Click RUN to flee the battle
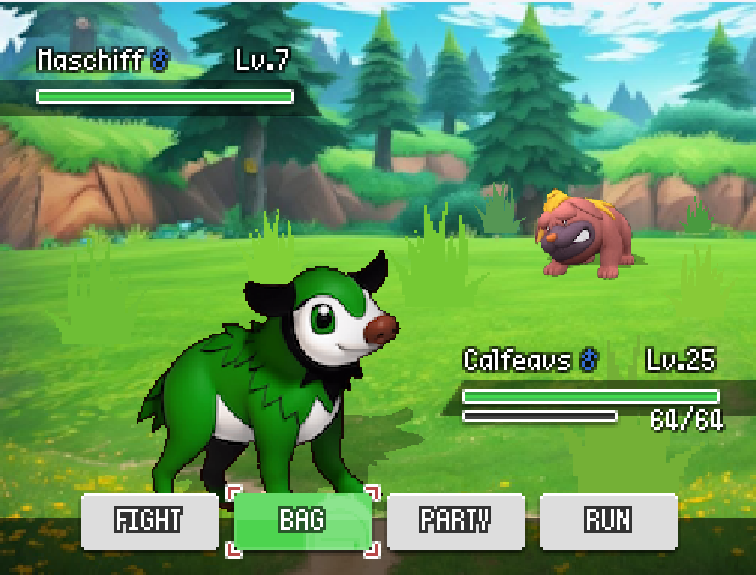This screenshot has height=575, width=756. click(608, 521)
